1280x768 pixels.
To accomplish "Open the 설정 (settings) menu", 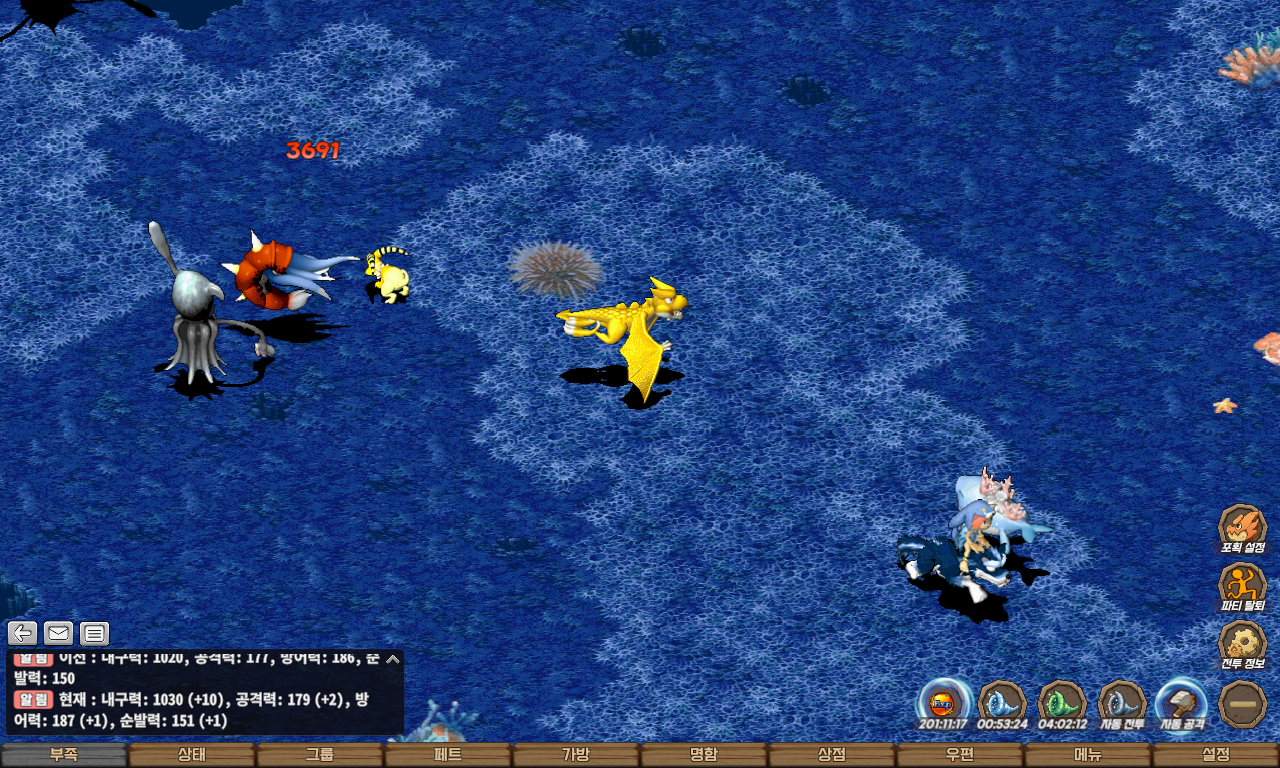I will [1216, 755].
